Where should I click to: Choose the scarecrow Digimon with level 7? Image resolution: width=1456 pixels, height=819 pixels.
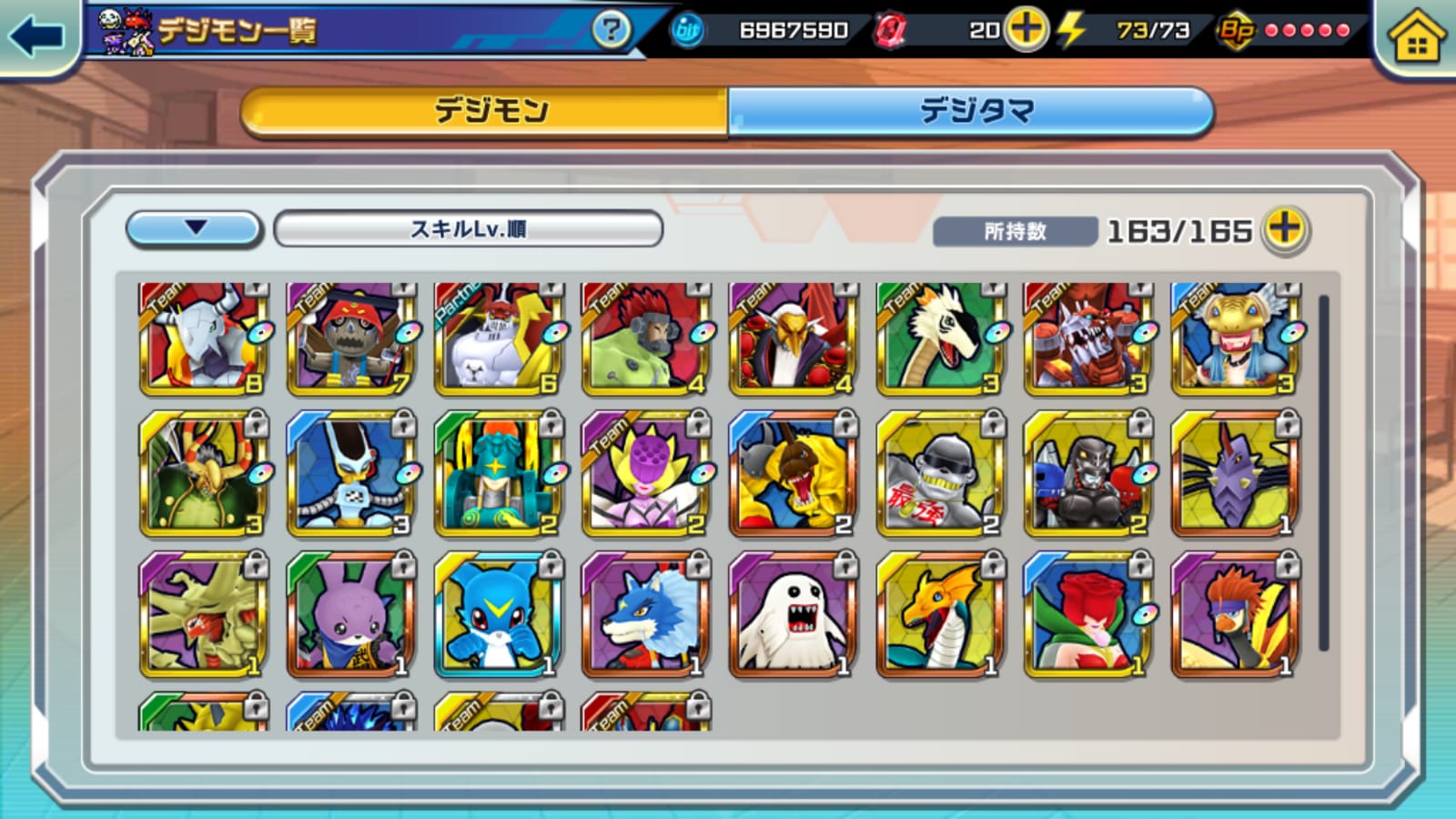351,339
